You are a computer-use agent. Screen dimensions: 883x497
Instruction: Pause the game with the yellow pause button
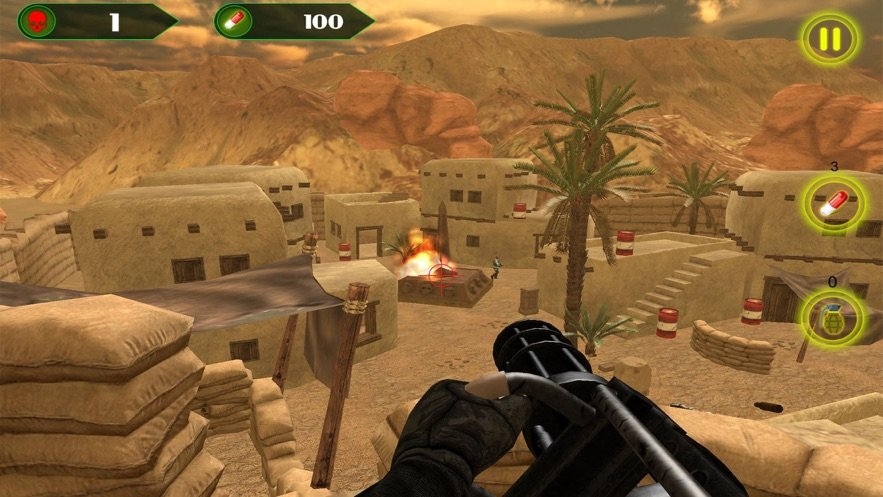[x=829, y=41]
